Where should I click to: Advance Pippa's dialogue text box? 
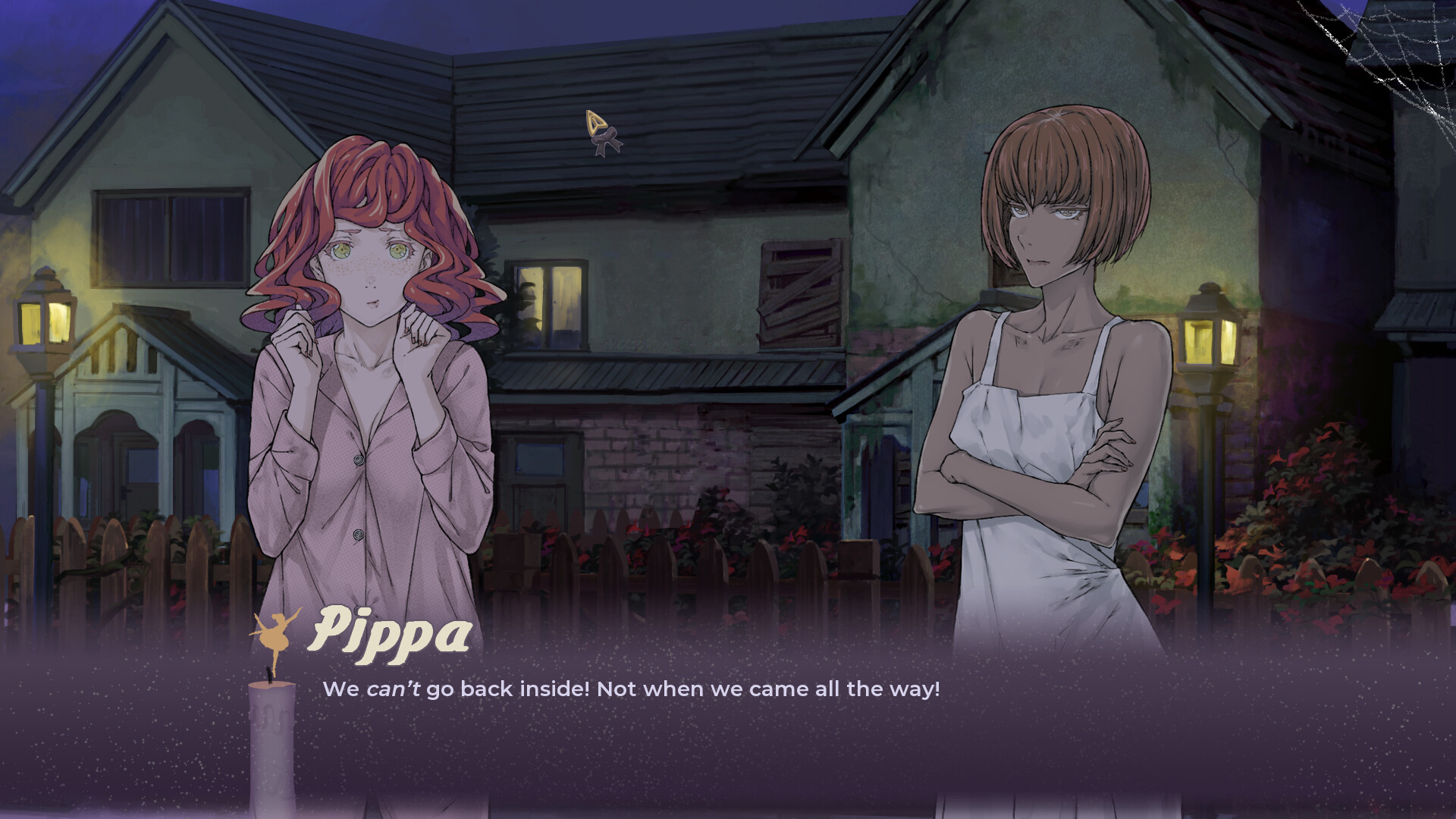click(728, 728)
